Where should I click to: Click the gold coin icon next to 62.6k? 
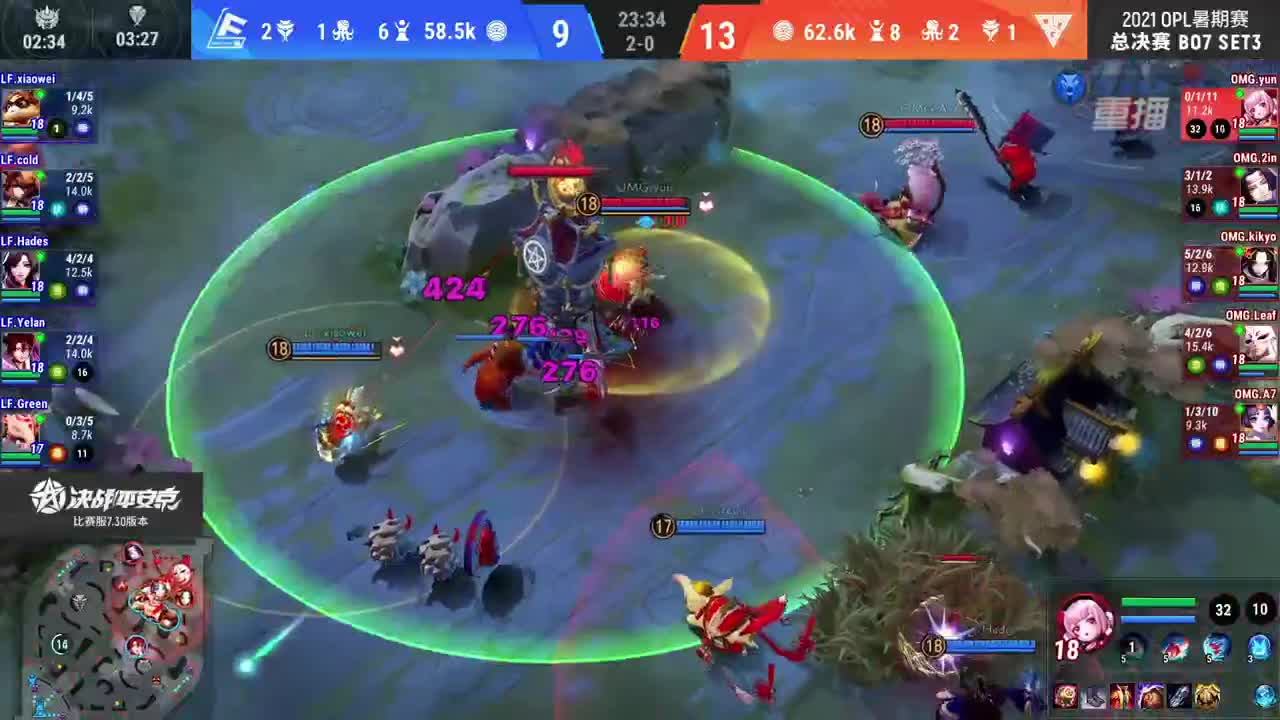pos(784,30)
